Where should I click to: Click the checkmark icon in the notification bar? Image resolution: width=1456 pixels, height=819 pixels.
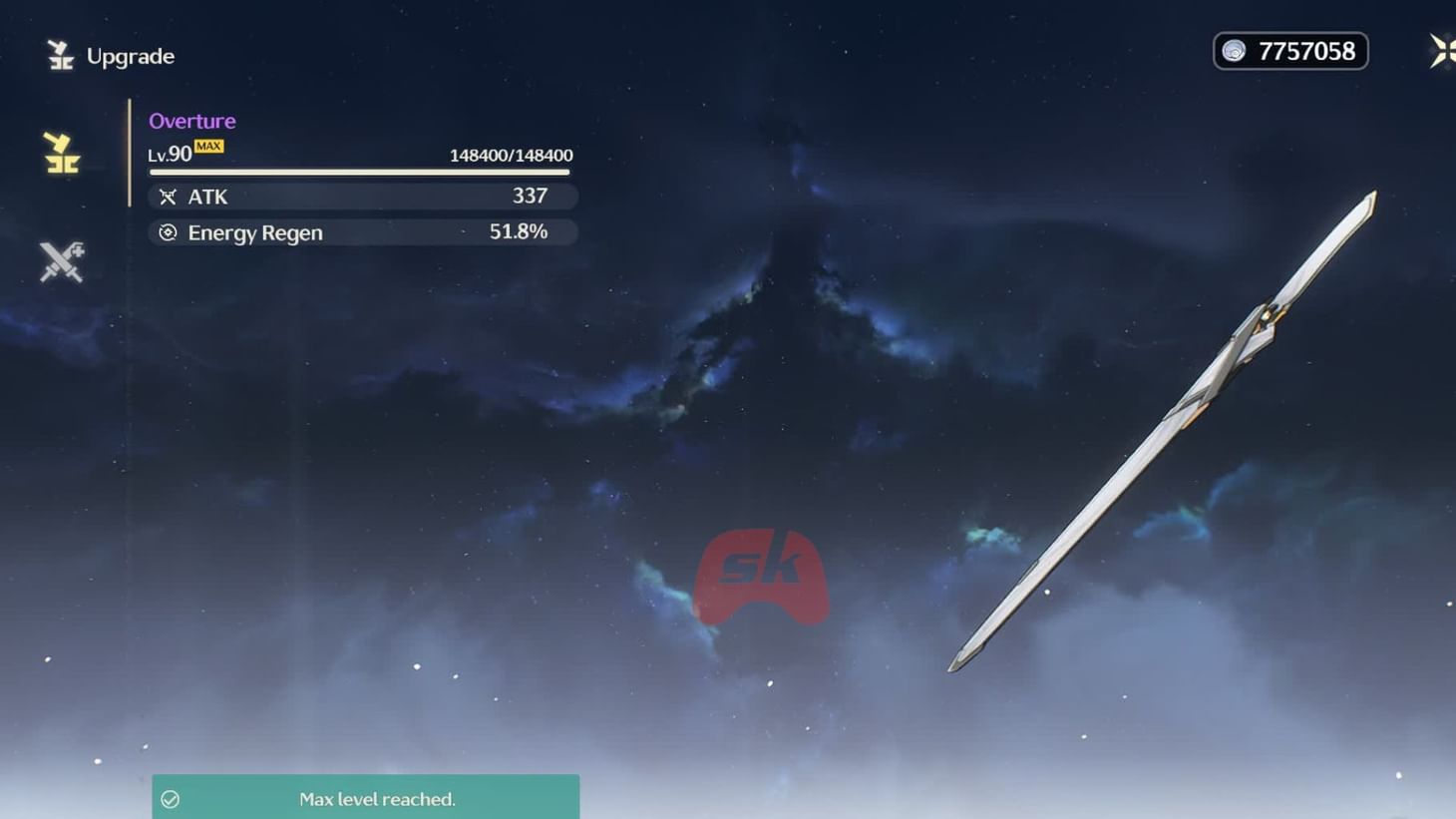pos(171,798)
